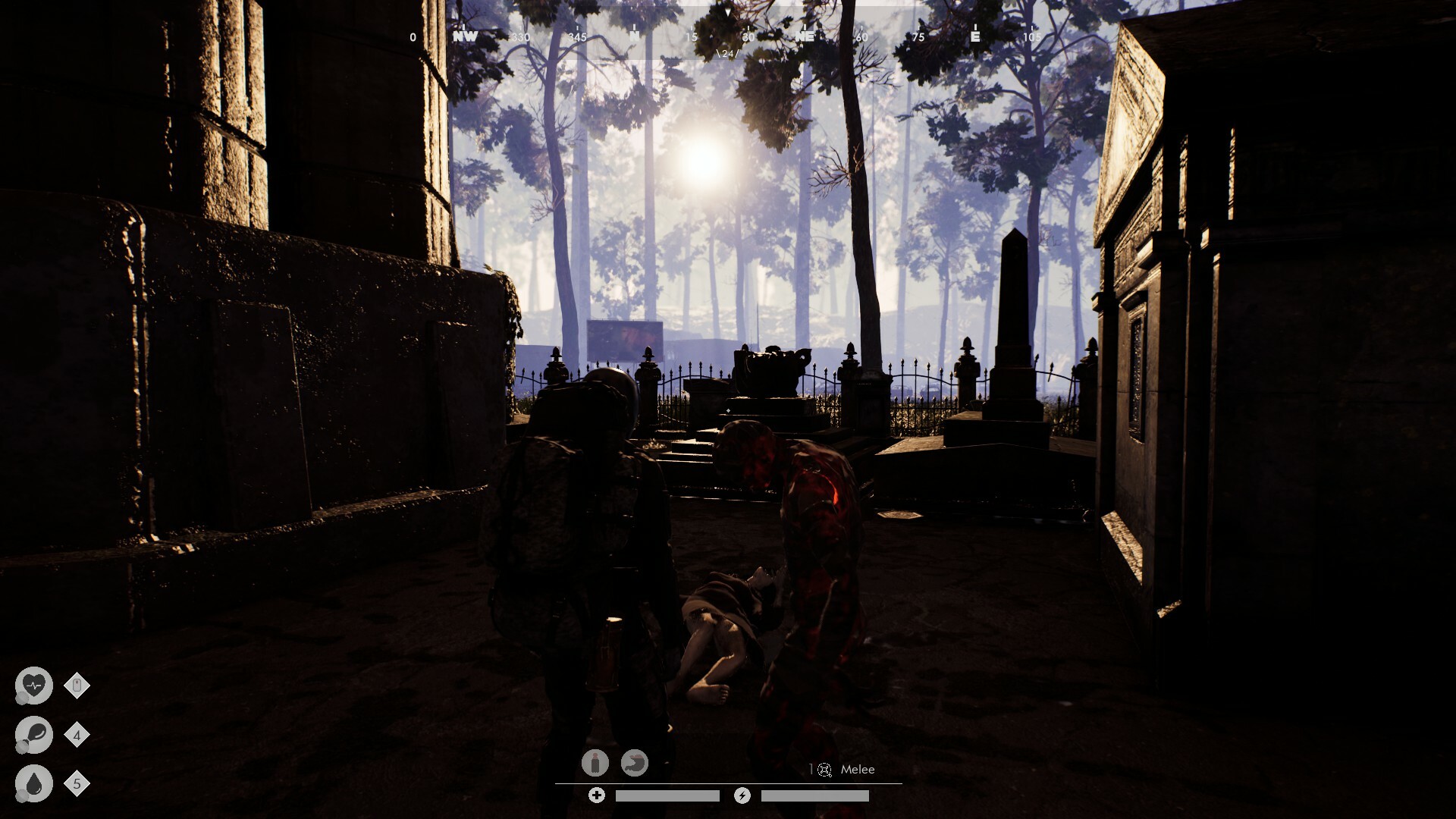Image resolution: width=1456 pixels, height=819 pixels.
Task: Toggle the diamond keybind 4 indicator
Action: click(x=77, y=734)
